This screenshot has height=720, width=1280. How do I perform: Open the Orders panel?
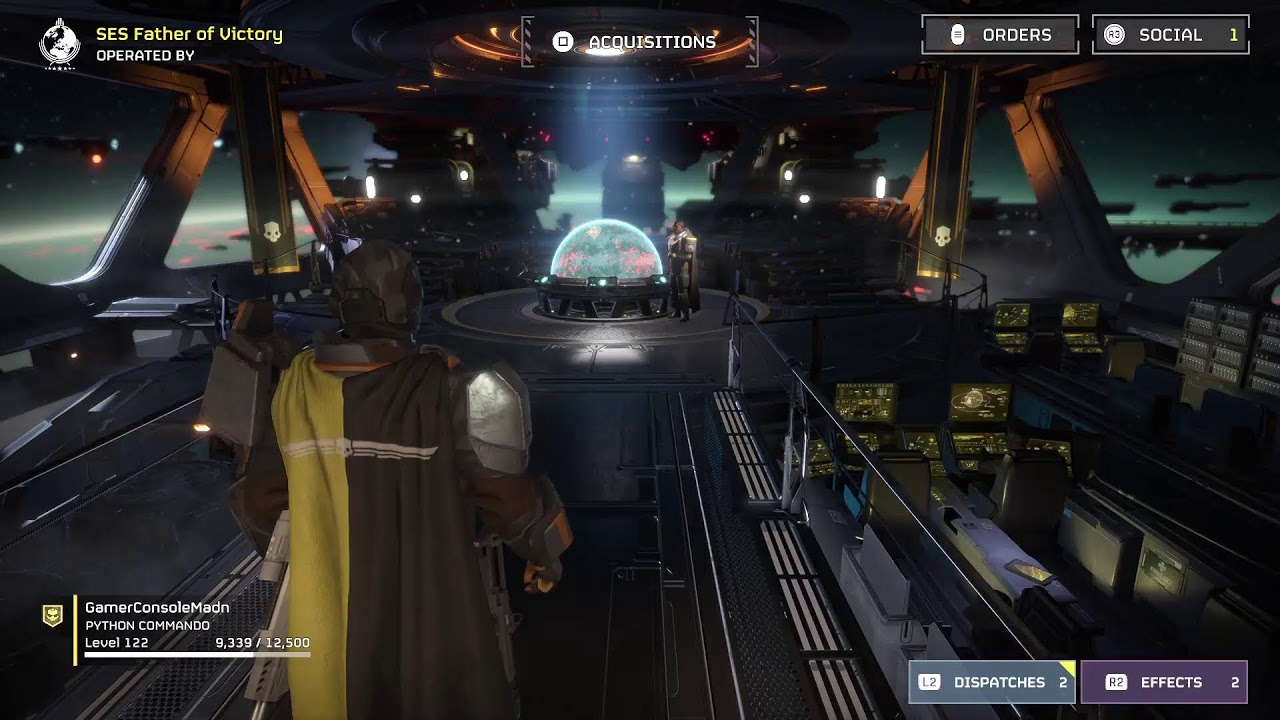[x=999, y=35]
